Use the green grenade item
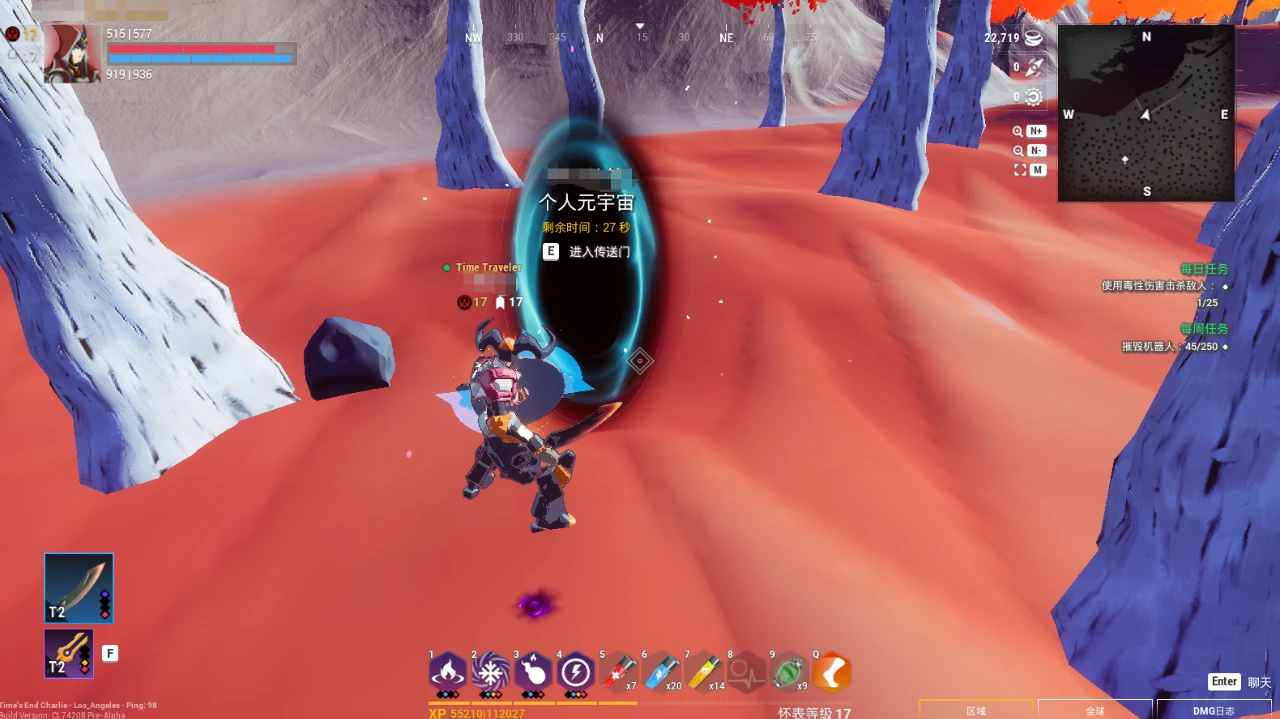 (x=789, y=672)
